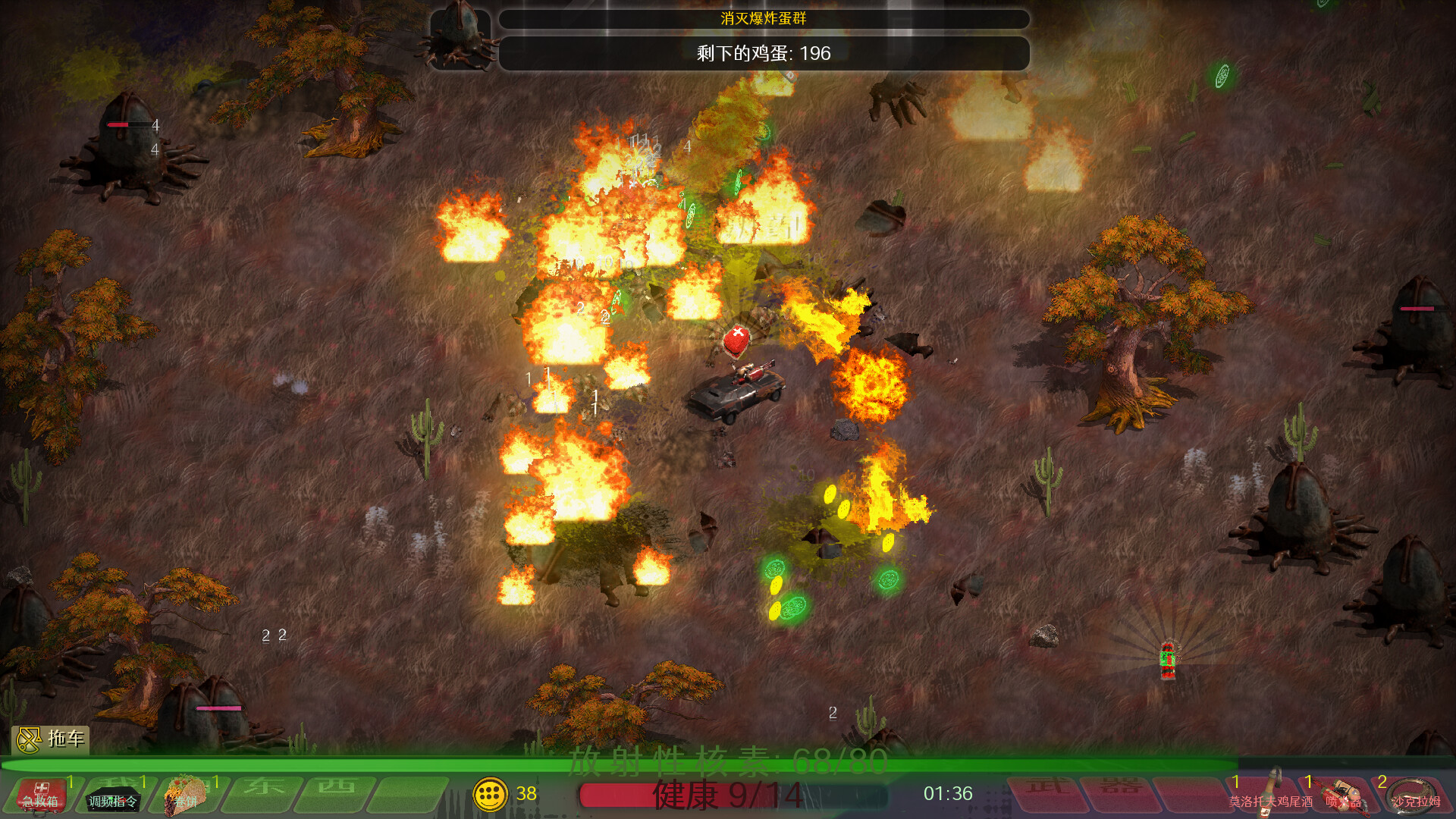Click the egg objective tracker banner
Screen dimensions: 1456x819
tap(763, 53)
